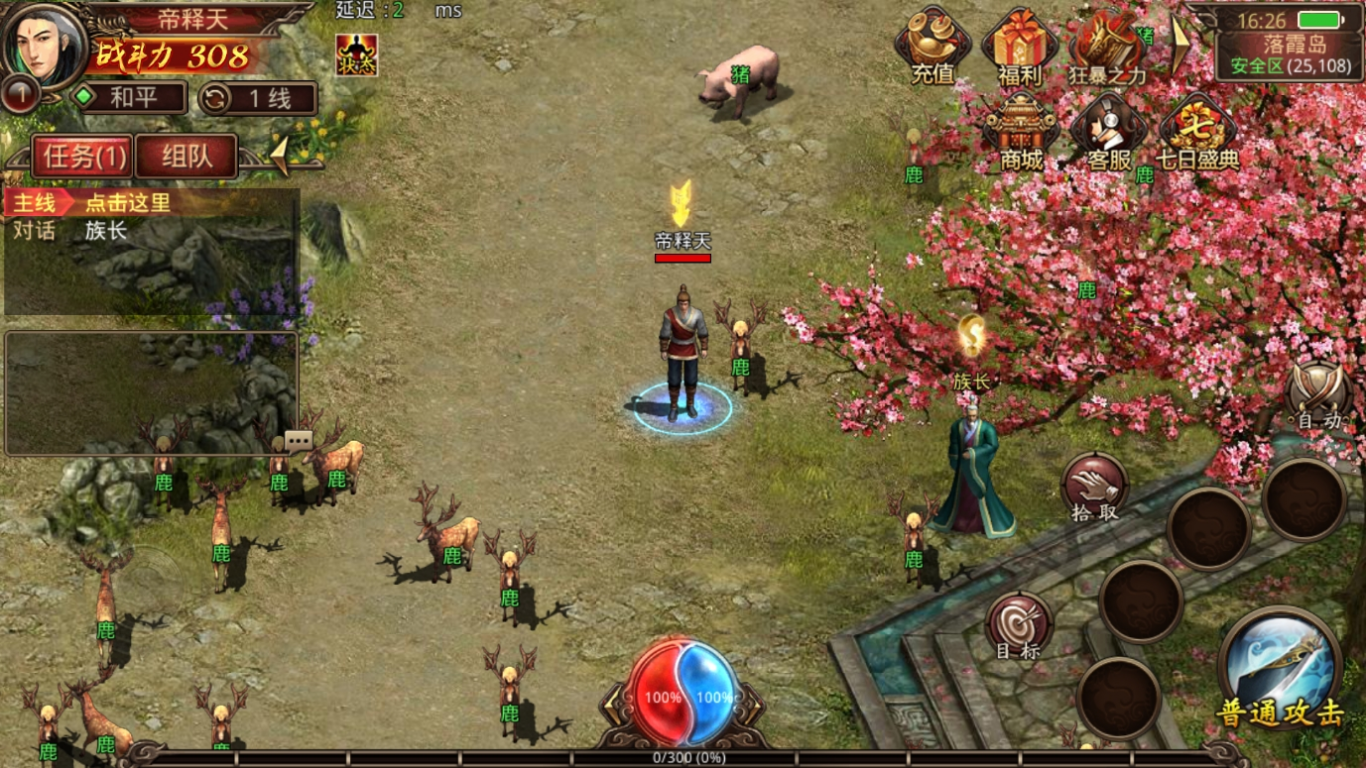Activate the 自动 auto-battle button

click(x=1319, y=396)
